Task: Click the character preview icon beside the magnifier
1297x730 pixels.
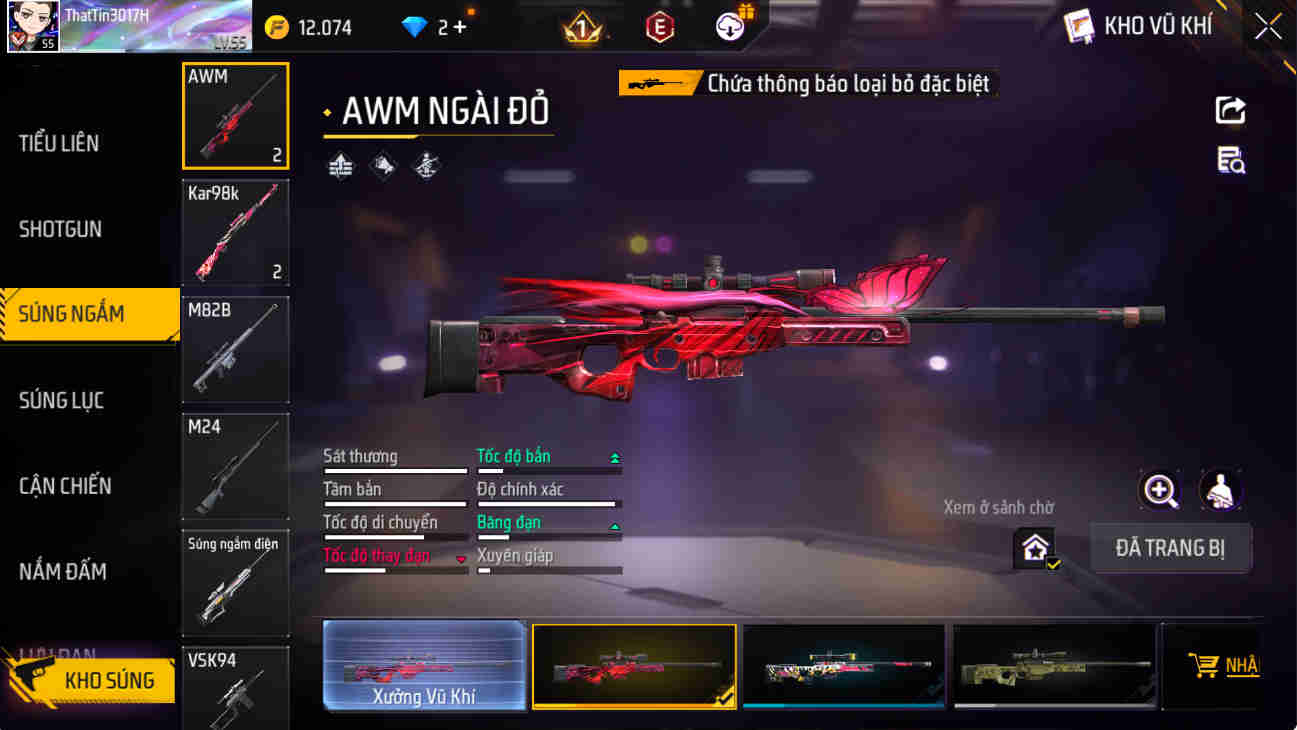Action: pos(1219,490)
